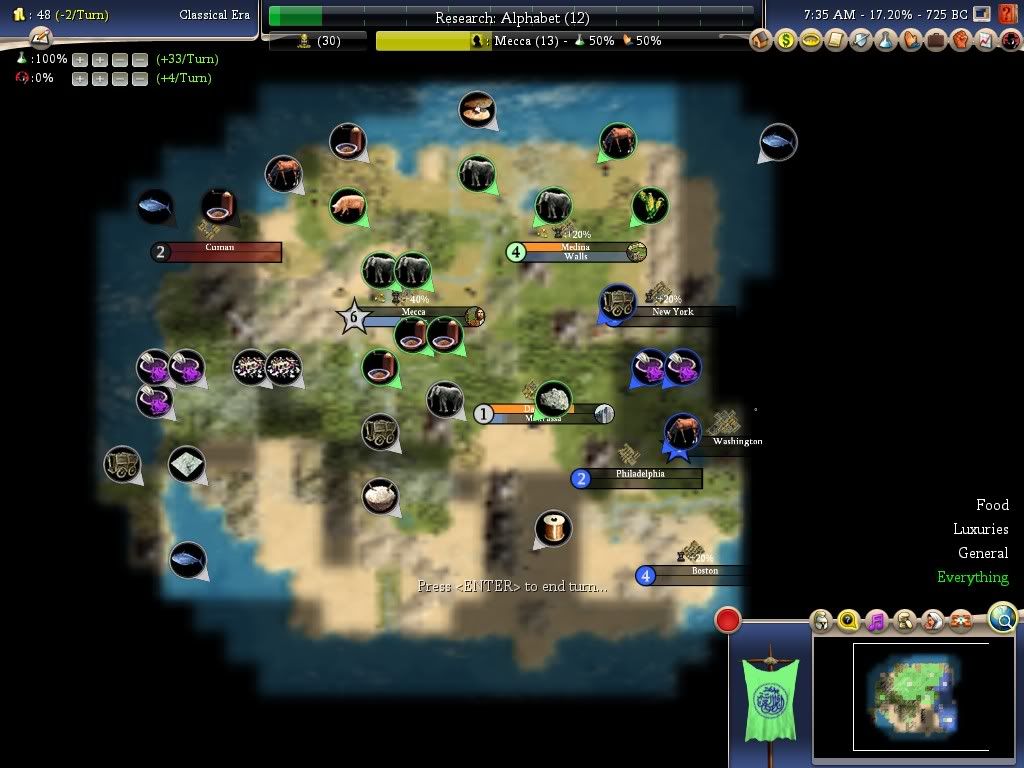Click the red end turn button
1024x768 pixels.
728,620
